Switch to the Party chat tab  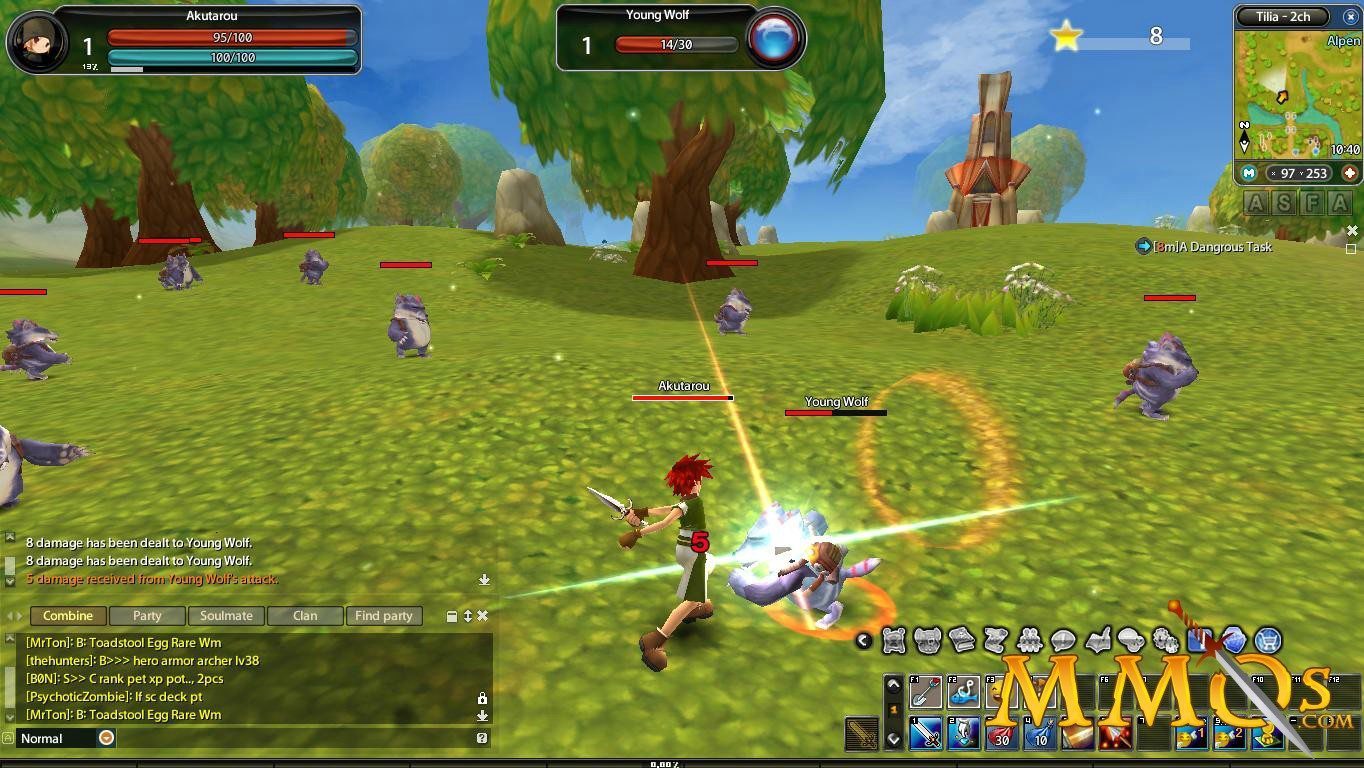point(147,616)
